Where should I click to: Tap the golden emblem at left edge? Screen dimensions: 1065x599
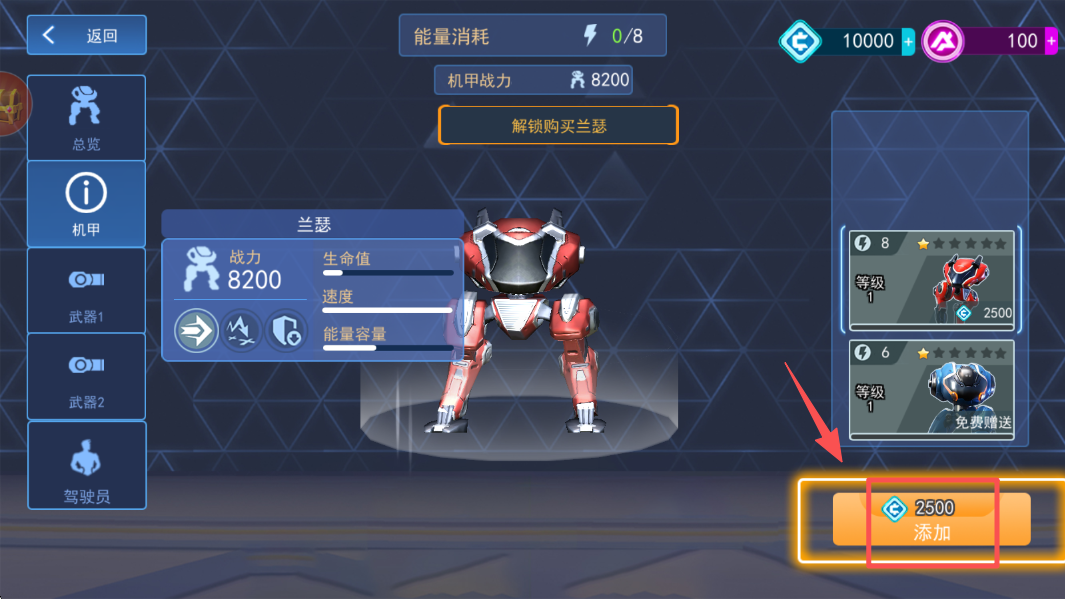click(12, 104)
